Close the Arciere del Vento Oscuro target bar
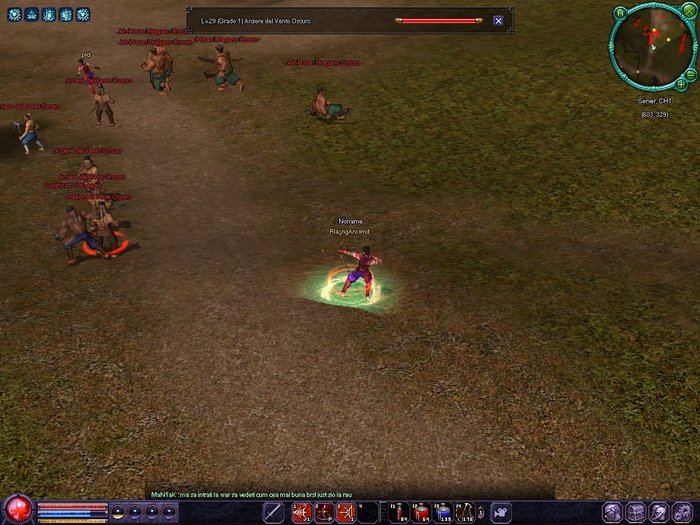 pos(498,20)
